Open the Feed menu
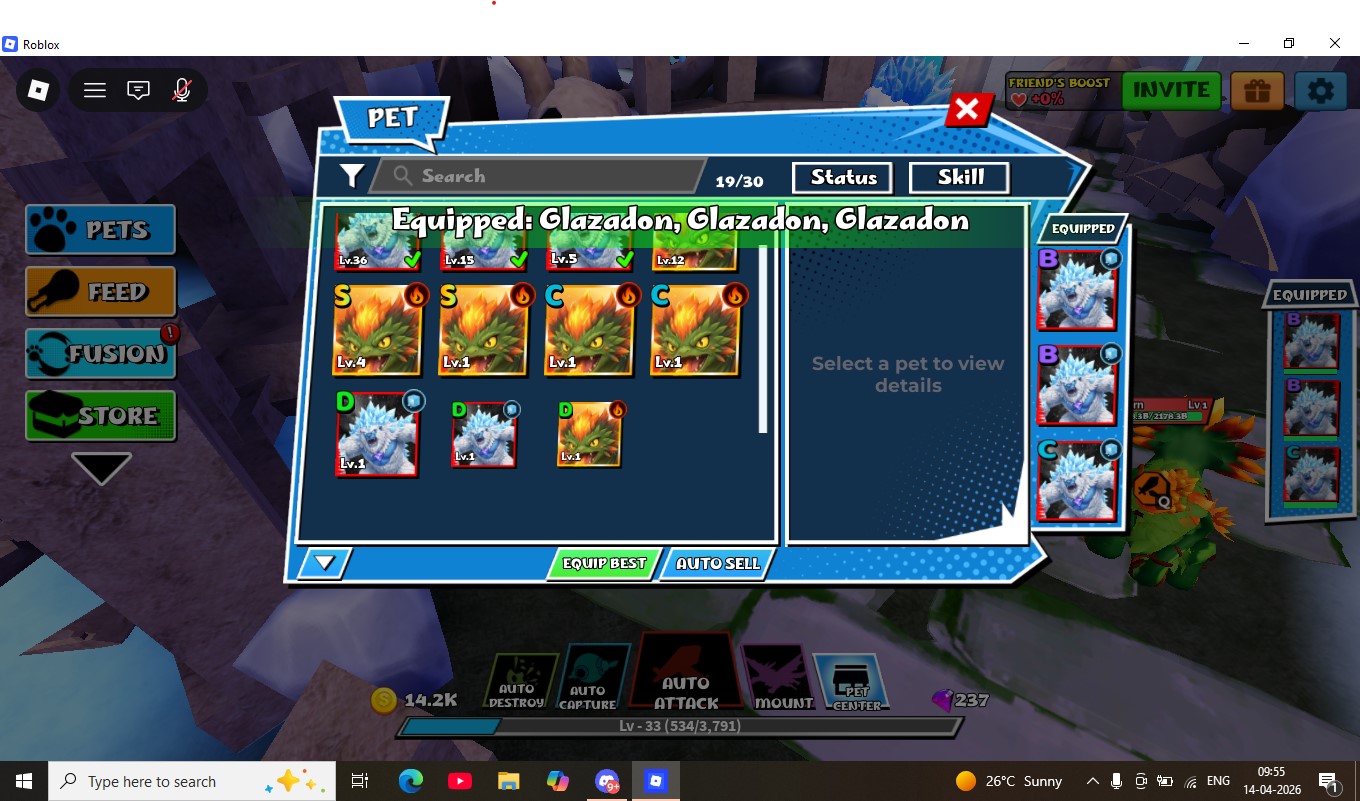1360x801 pixels. pyautogui.click(x=101, y=292)
